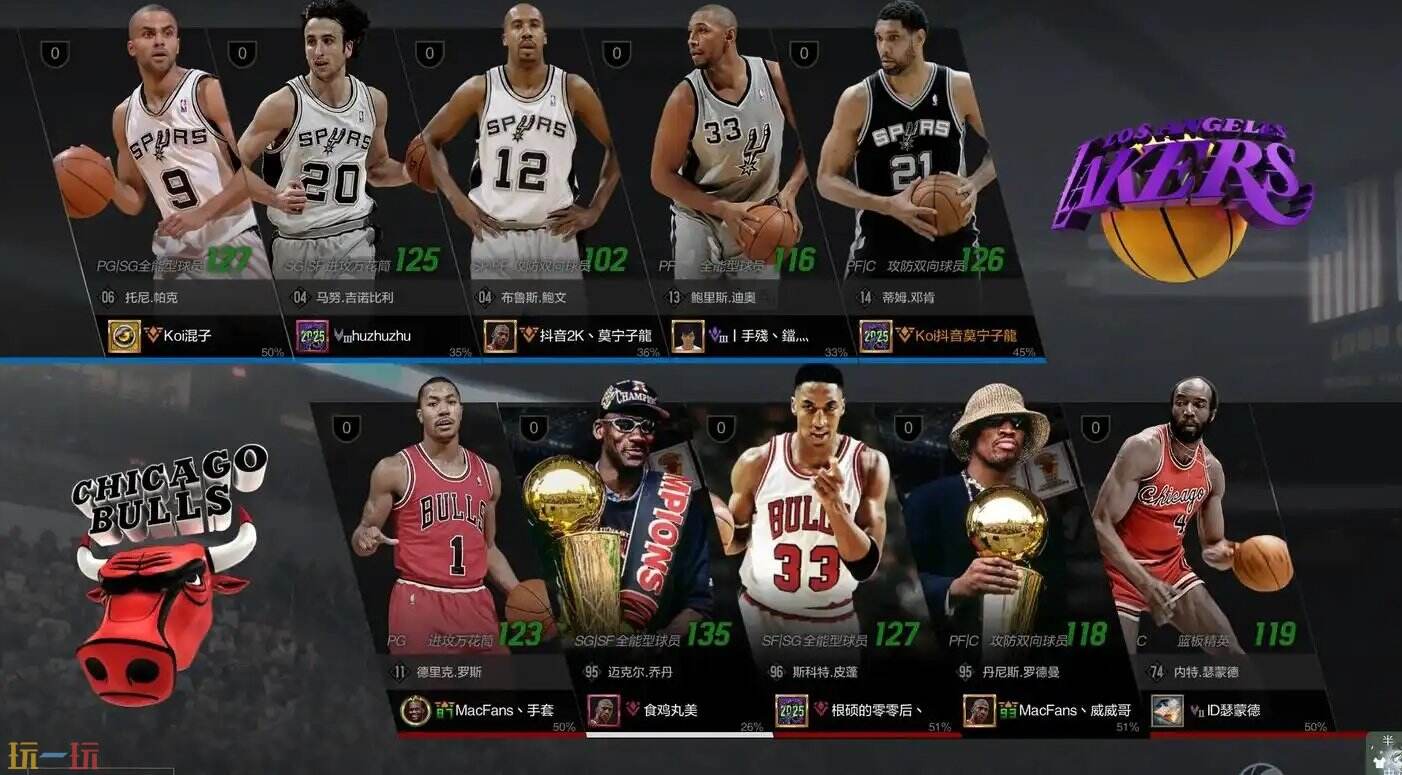Click the MacFans、手套 avatar portrait icon
Viewport: 1402px width, 775px height.
414,711
